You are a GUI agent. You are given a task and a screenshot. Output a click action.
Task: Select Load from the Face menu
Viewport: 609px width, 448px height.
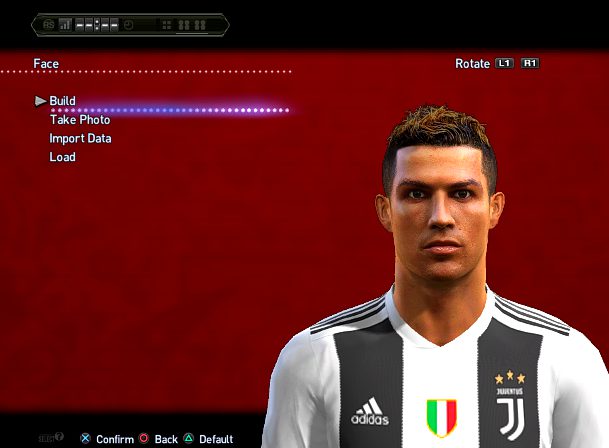[x=62, y=157]
